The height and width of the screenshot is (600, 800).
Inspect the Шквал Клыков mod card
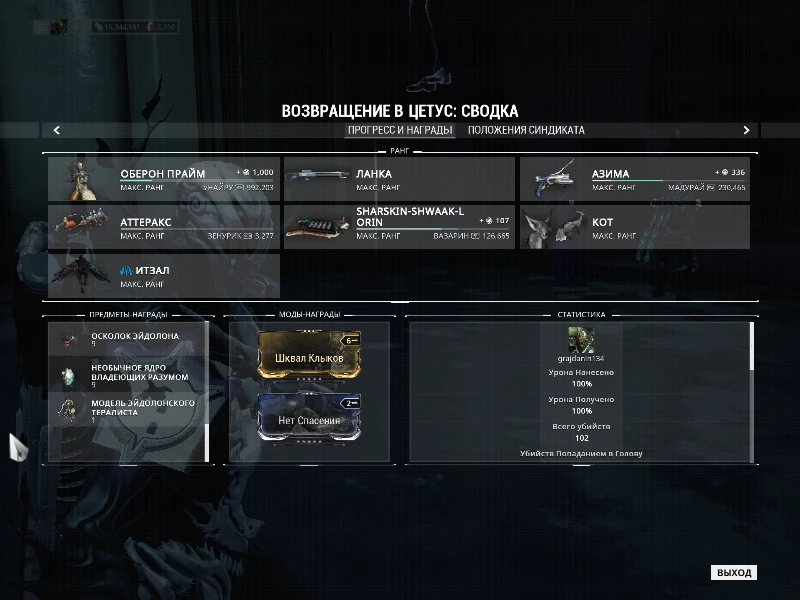pos(308,358)
